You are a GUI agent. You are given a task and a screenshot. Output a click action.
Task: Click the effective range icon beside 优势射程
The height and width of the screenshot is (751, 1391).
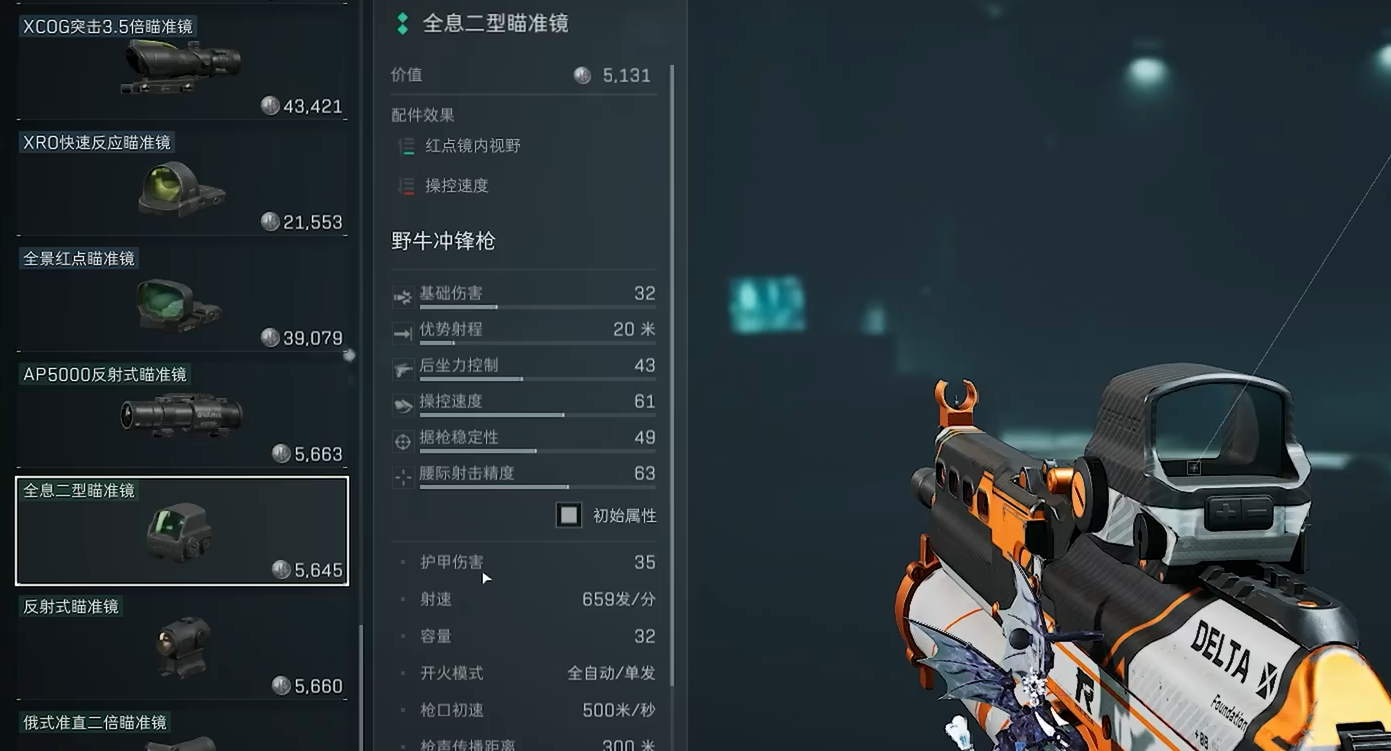click(403, 331)
